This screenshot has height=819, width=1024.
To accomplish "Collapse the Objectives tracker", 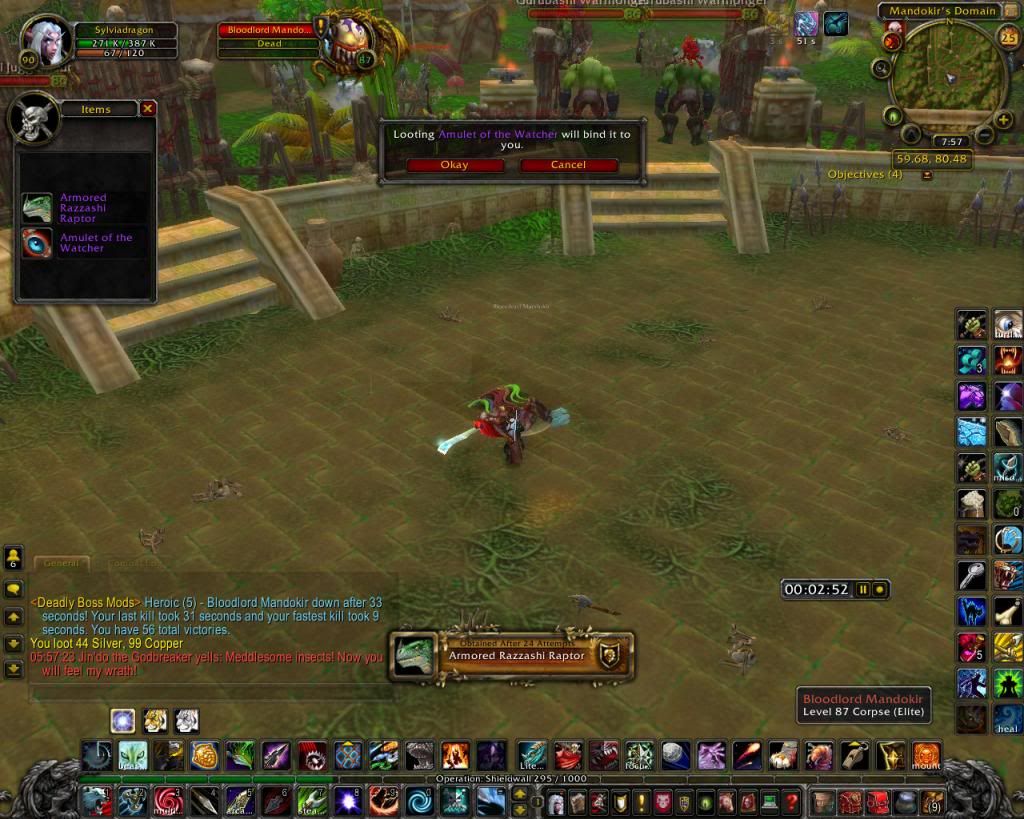I will [x=927, y=175].
